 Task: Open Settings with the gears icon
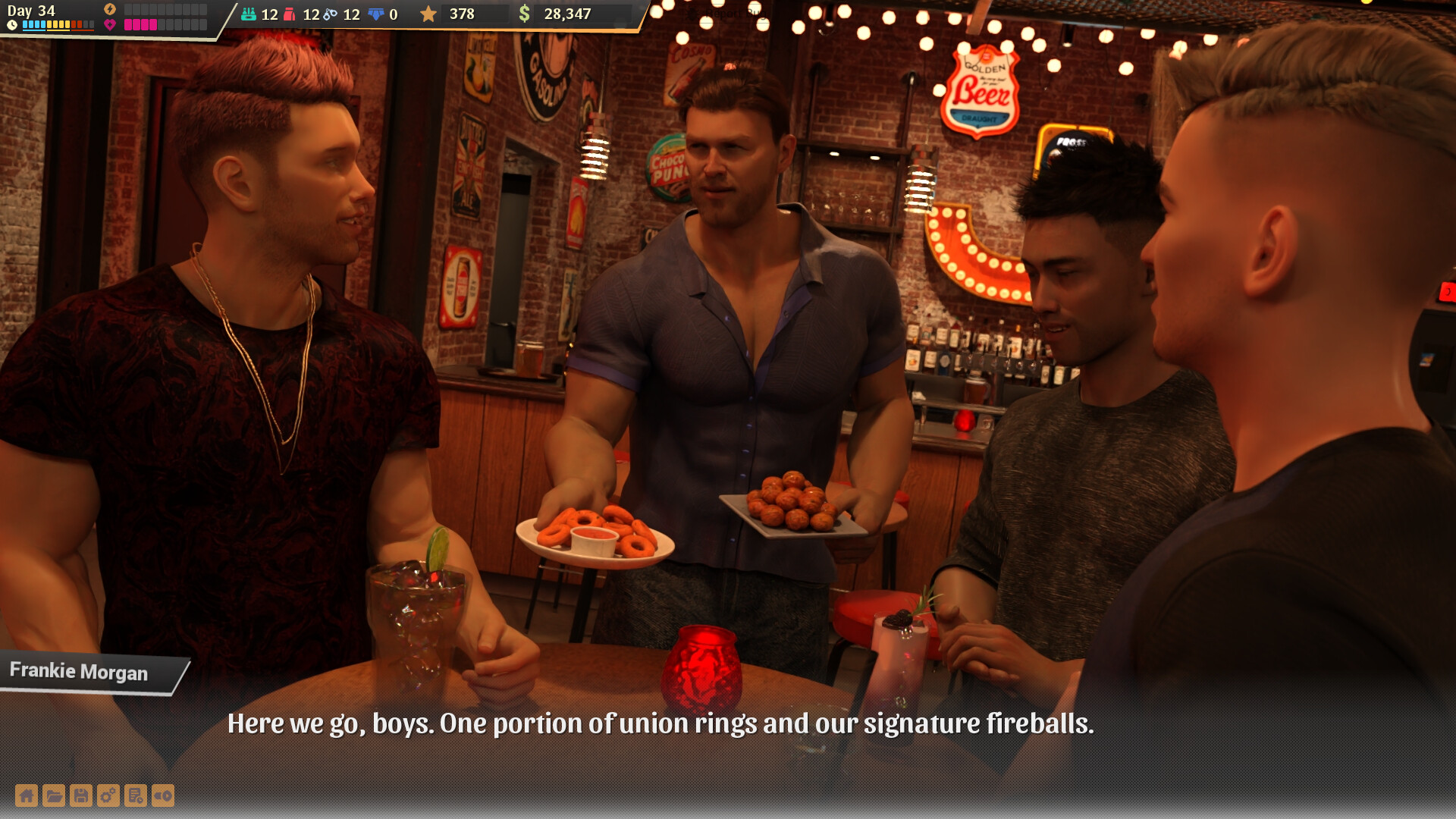click(x=108, y=795)
